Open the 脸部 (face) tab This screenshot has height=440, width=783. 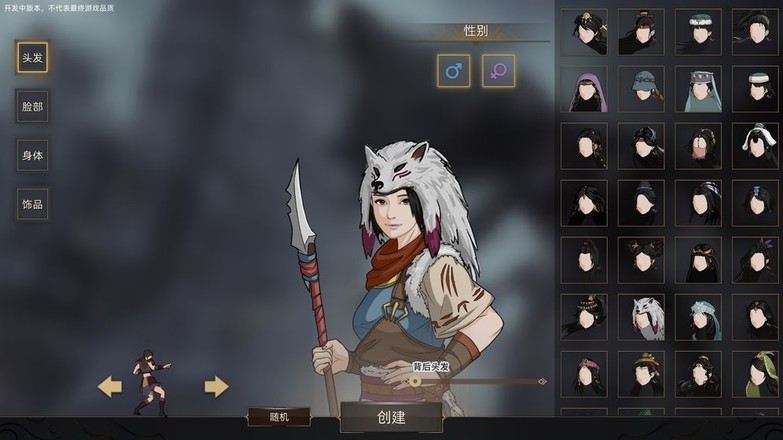point(33,106)
